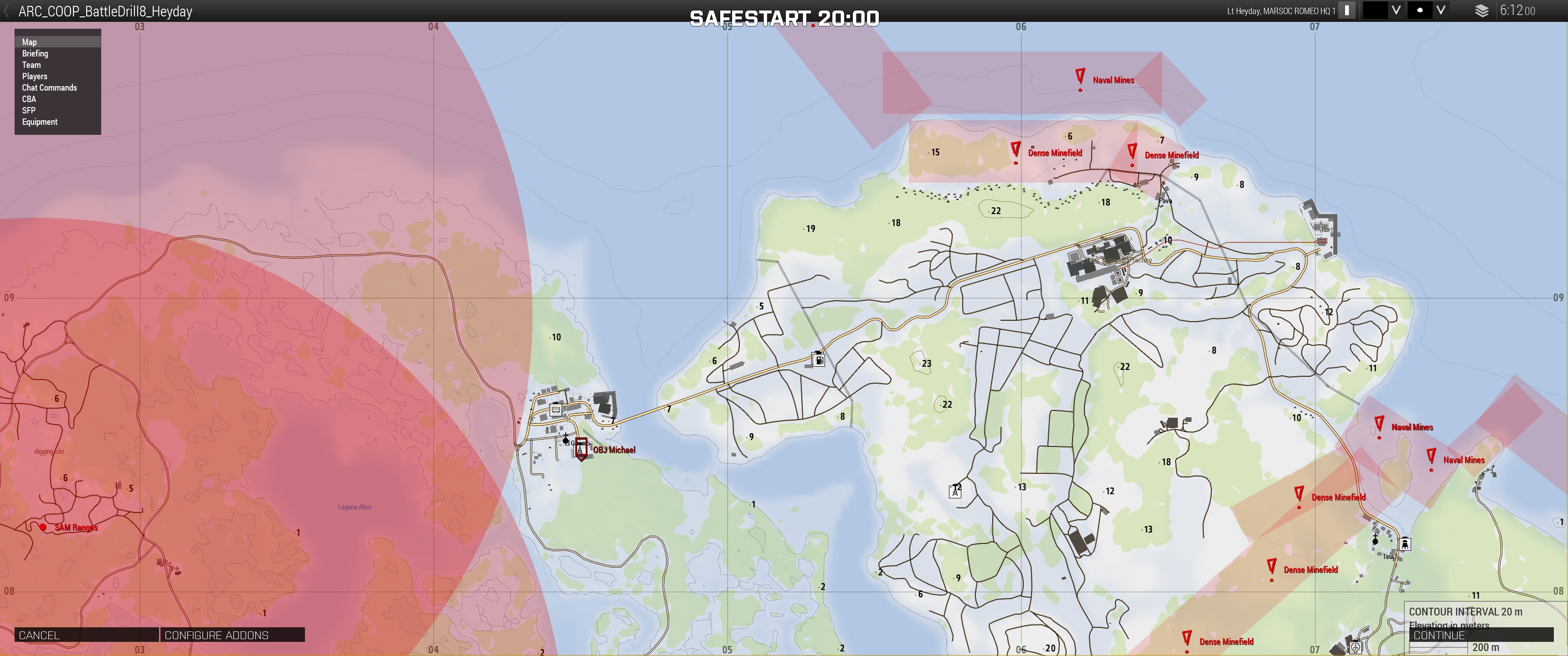Show the Team list
This screenshot has width=1568, height=656.
click(31, 65)
